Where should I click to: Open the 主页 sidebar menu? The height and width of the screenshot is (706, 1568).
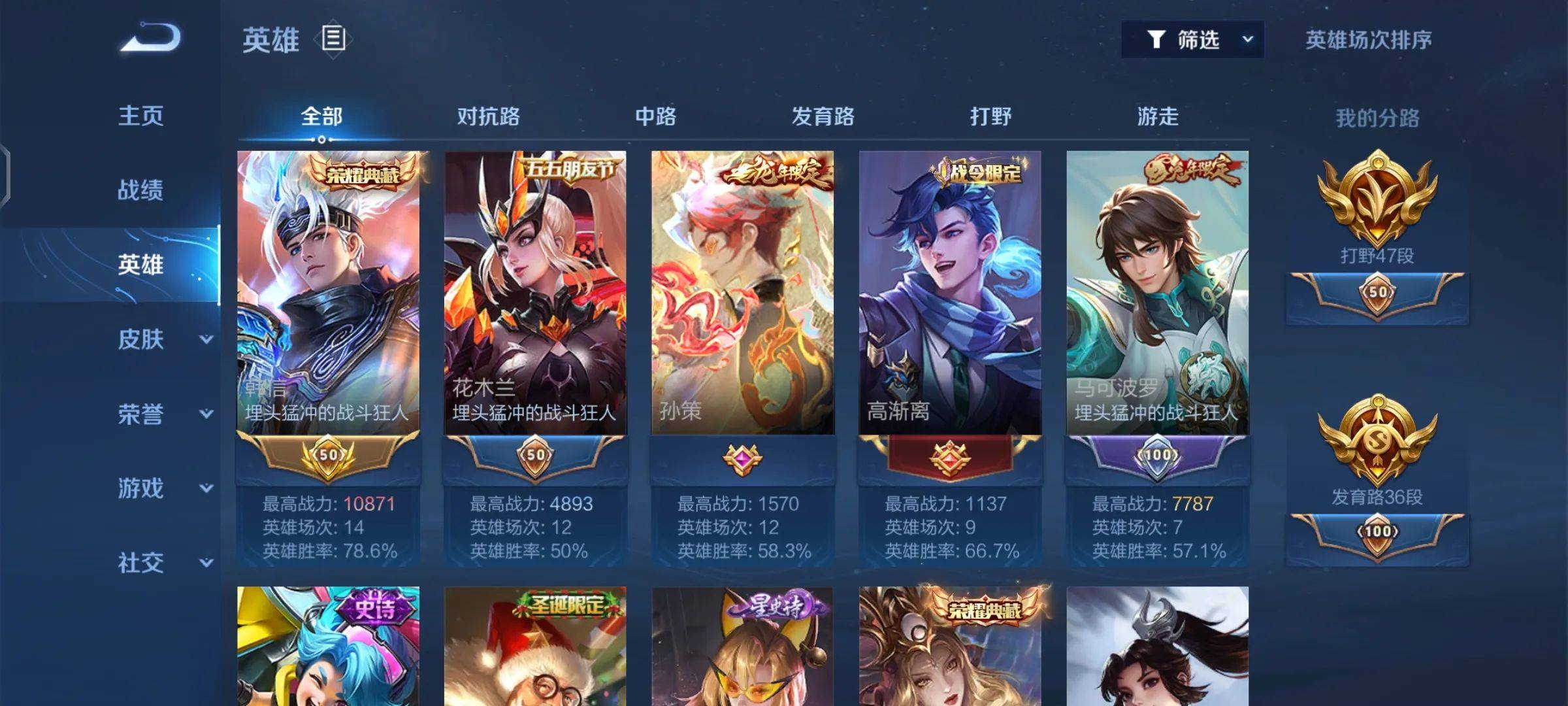tap(140, 116)
